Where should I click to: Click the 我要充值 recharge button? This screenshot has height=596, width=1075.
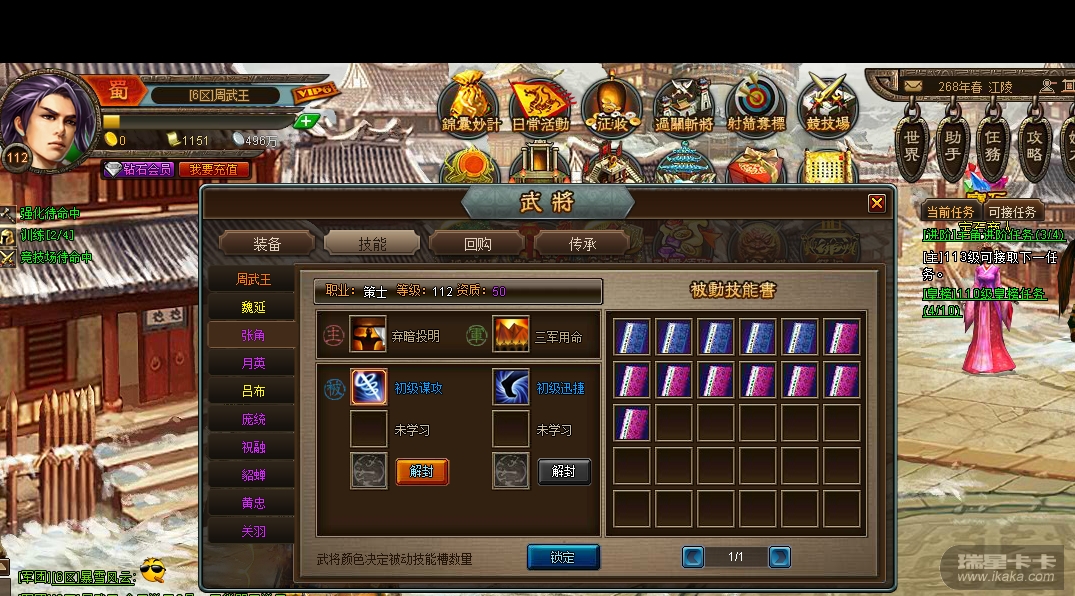pos(214,170)
